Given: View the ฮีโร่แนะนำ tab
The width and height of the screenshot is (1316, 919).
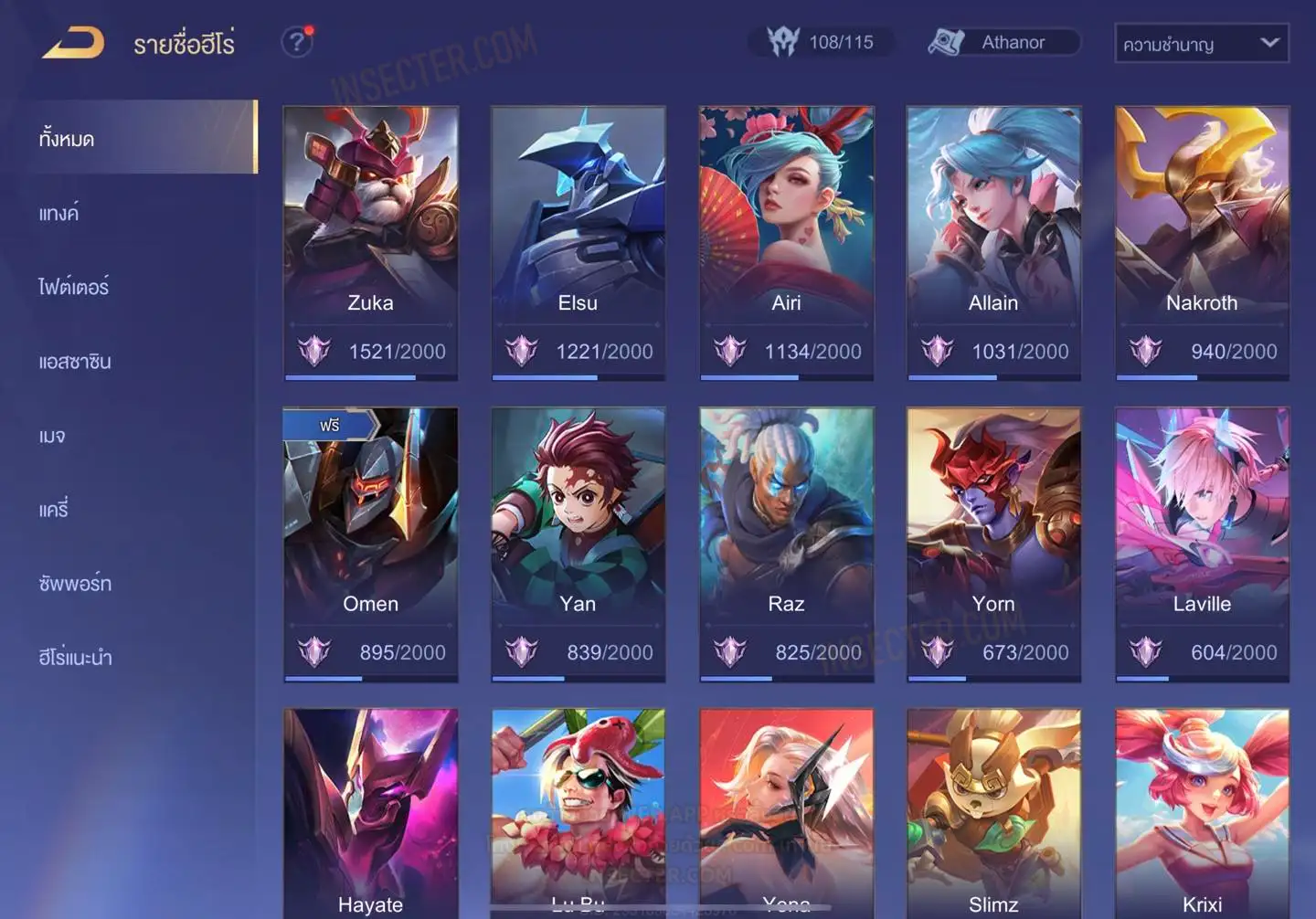Looking at the screenshot, I should click(x=75, y=657).
